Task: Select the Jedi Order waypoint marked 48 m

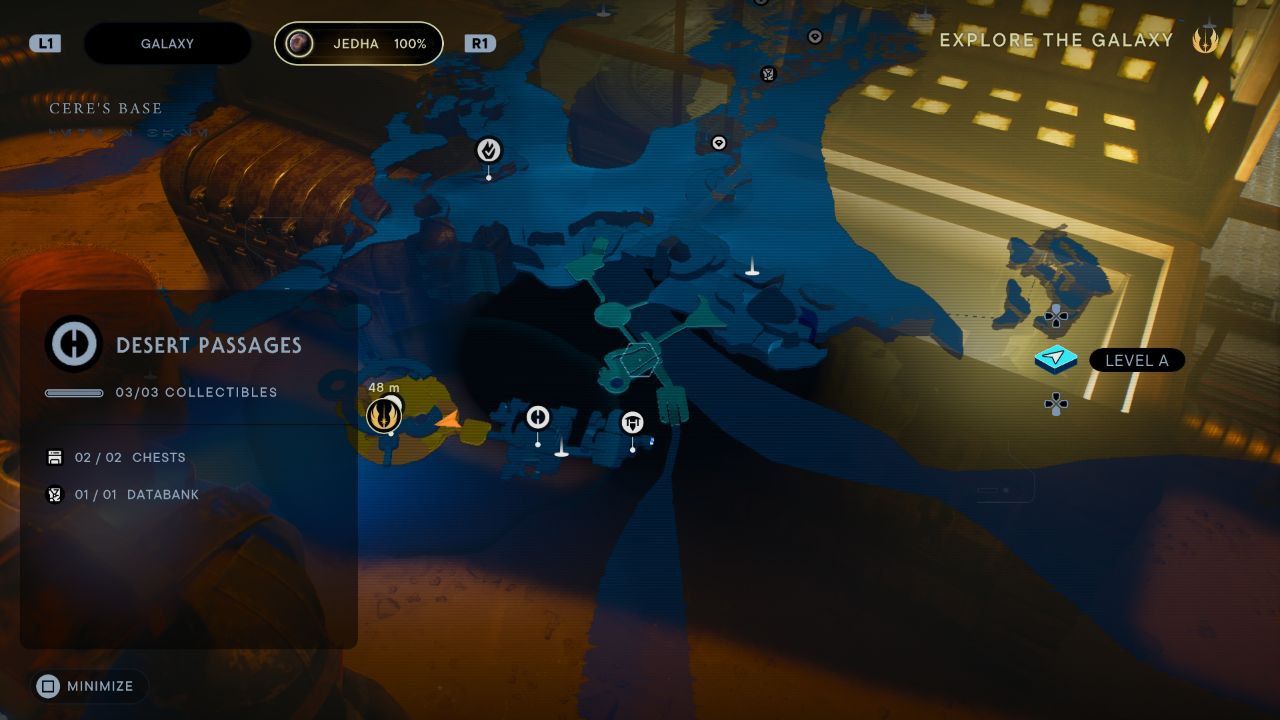Action: click(x=384, y=414)
